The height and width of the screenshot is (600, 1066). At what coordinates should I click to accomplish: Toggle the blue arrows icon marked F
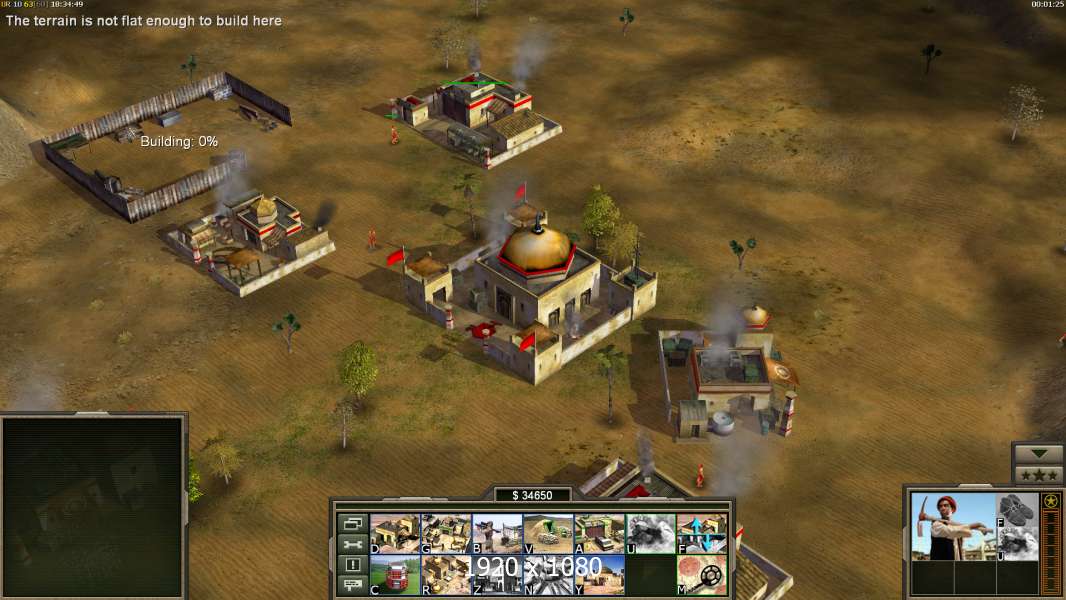click(702, 534)
